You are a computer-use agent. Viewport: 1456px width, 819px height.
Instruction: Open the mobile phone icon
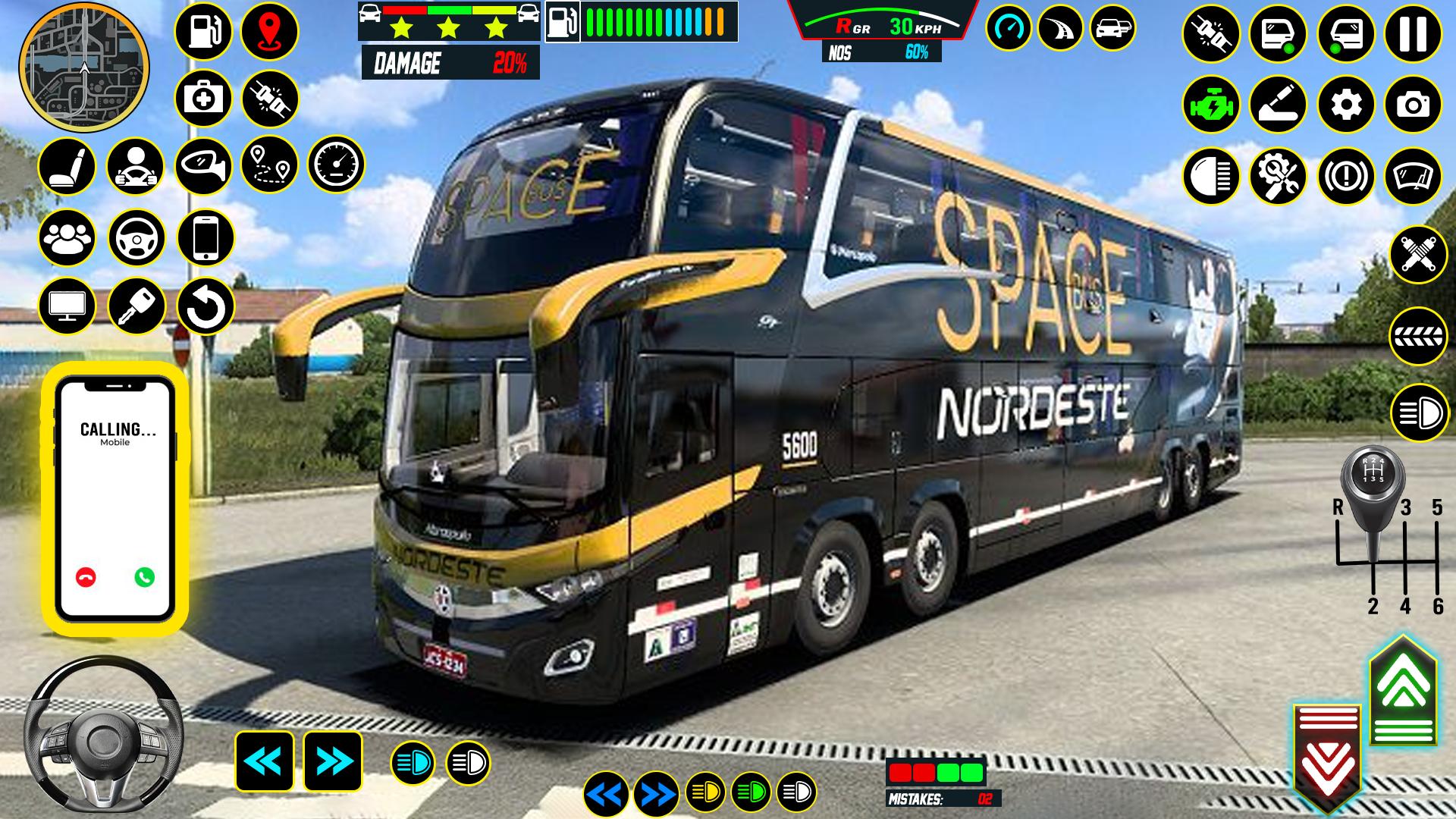(x=206, y=238)
